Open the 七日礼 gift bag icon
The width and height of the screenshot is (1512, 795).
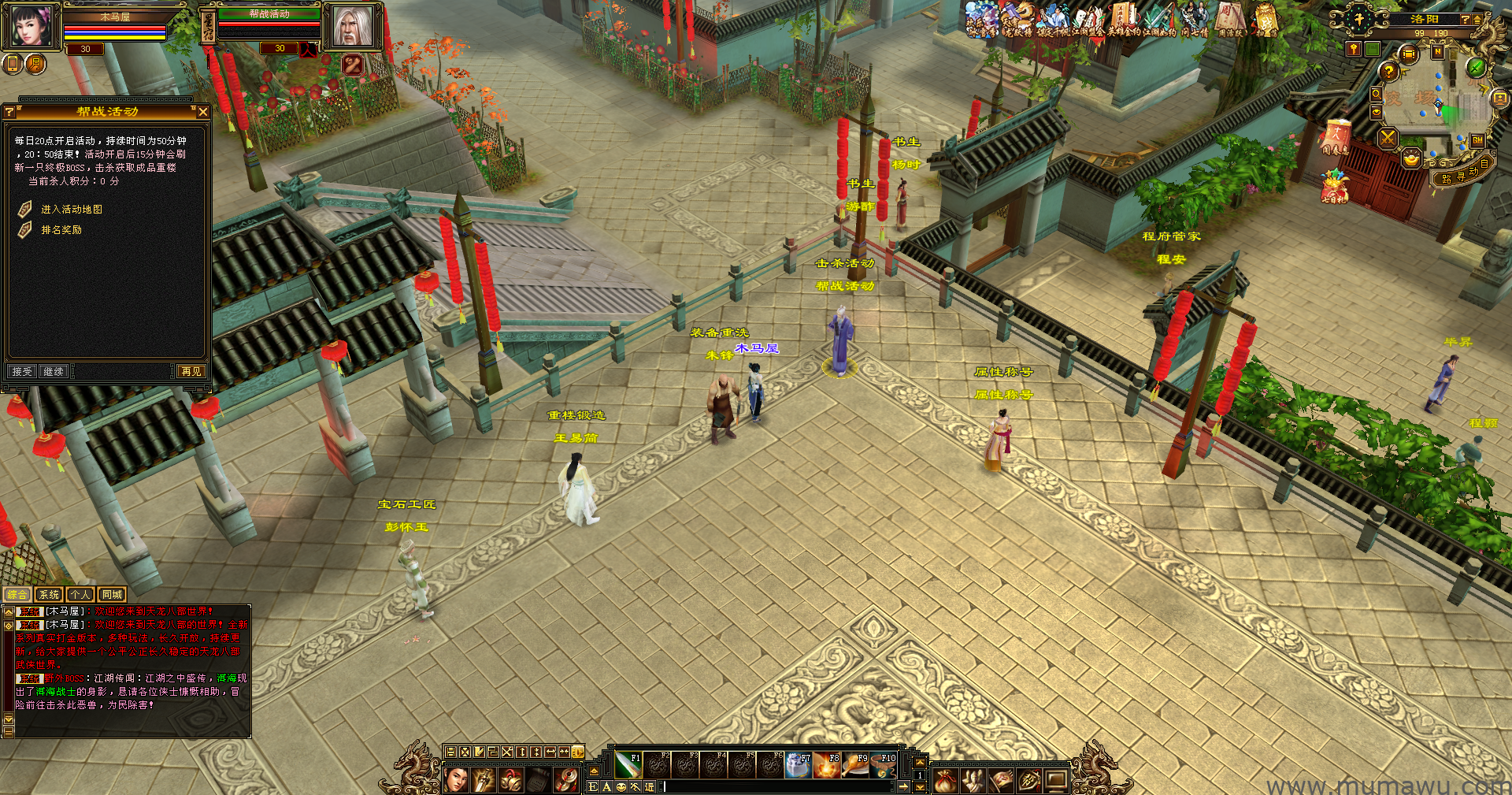(1334, 188)
